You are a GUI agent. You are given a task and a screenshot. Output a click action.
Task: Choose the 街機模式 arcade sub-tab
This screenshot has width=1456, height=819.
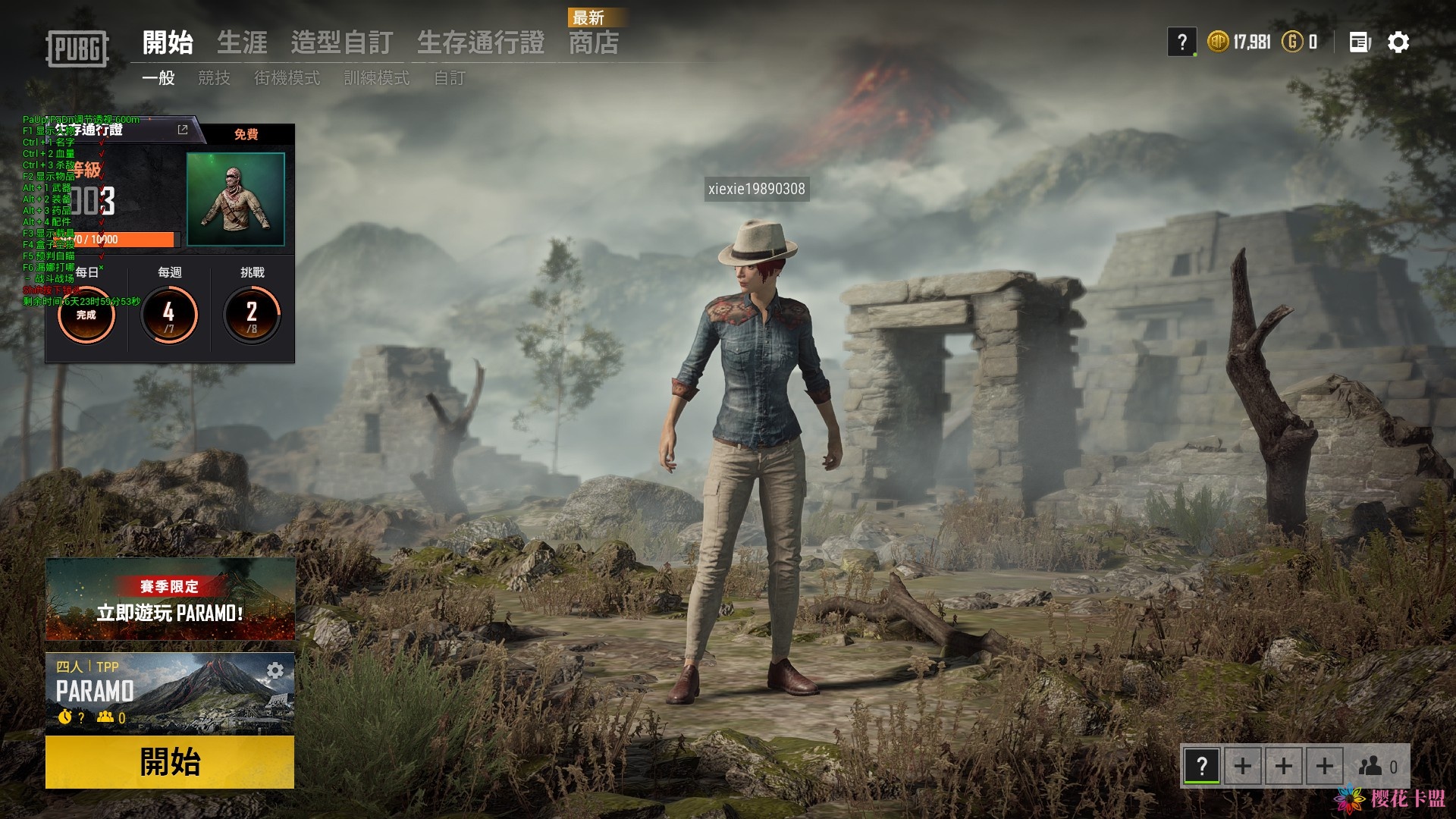(287, 78)
